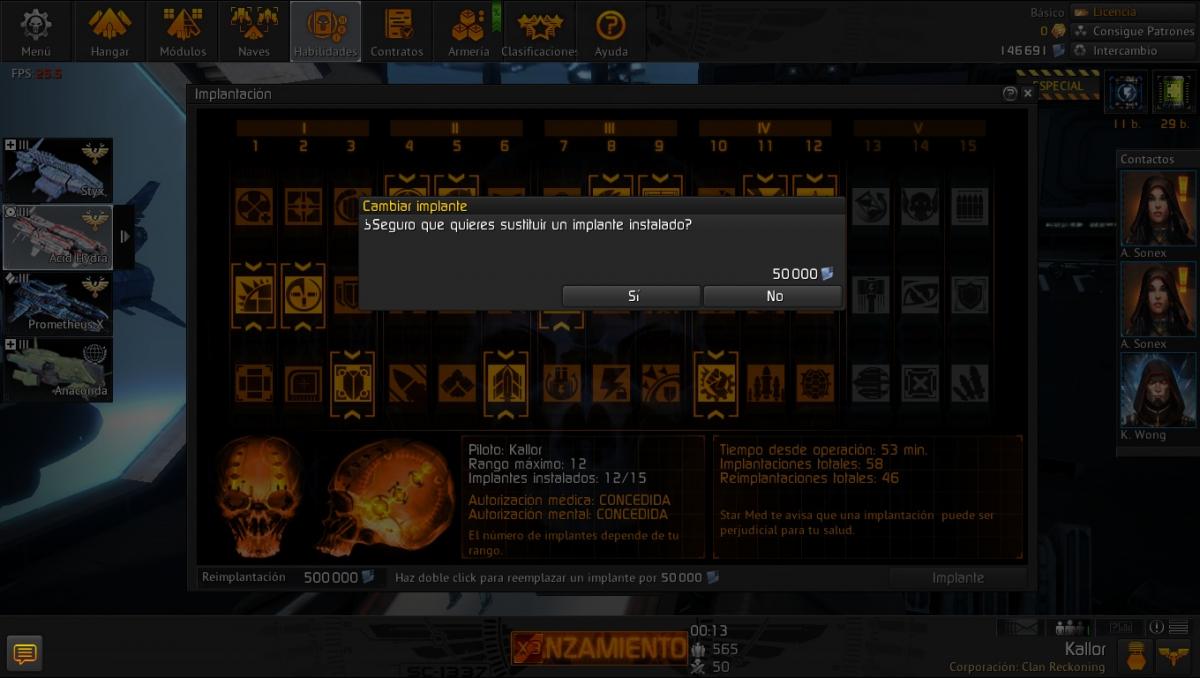Open the Módulos section
Viewport: 1200px width, 678px height.
[x=183, y=32]
